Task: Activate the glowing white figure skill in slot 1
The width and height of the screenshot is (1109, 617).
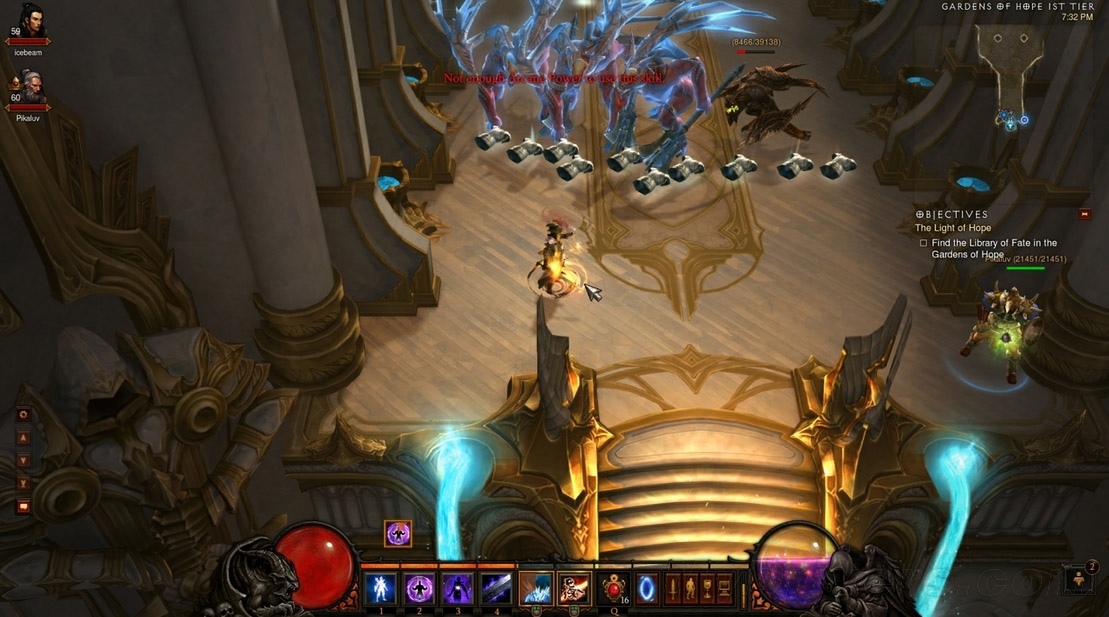Action: 380,588
